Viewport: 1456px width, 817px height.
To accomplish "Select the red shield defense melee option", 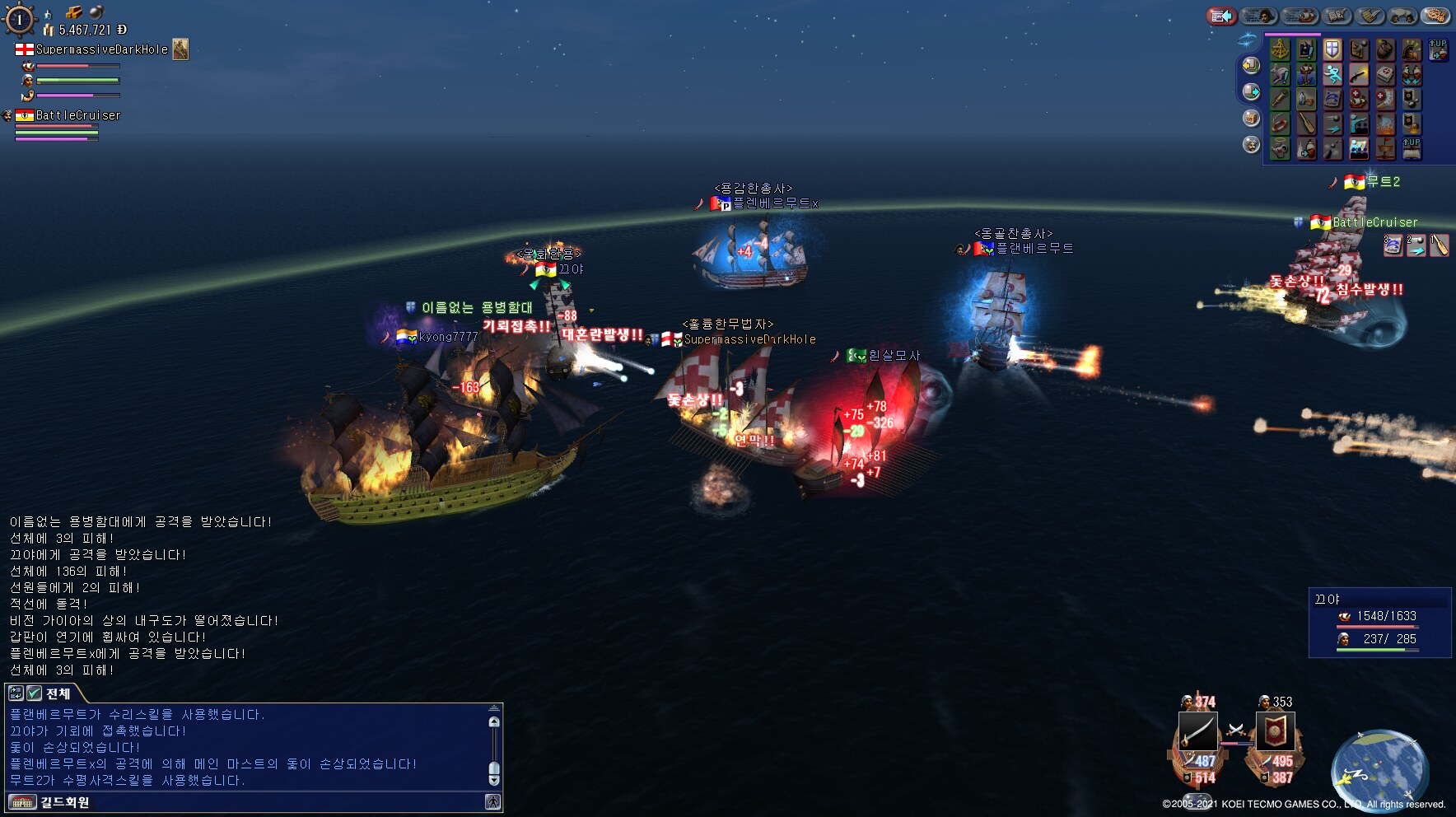I will pyautogui.click(x=1275, y=731).
